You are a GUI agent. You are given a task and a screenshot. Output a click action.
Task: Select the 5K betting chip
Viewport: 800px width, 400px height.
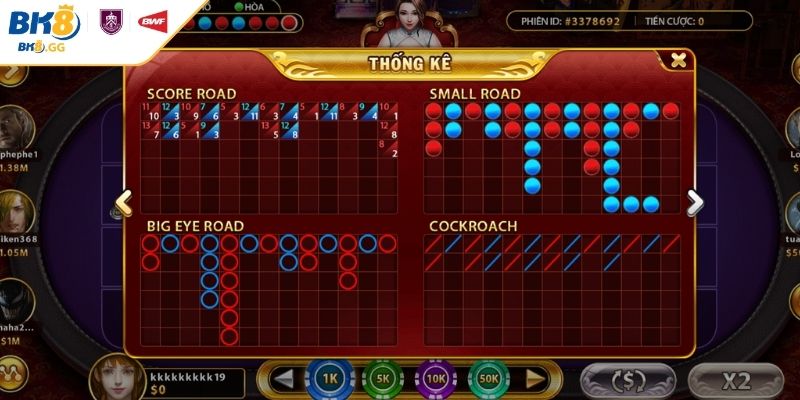[383, 379]
